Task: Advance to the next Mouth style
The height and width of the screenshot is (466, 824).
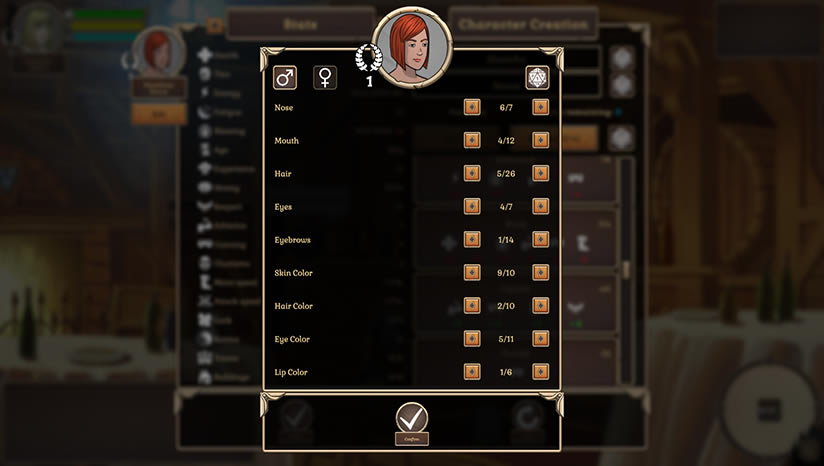Action: click(x=541, y=140)
